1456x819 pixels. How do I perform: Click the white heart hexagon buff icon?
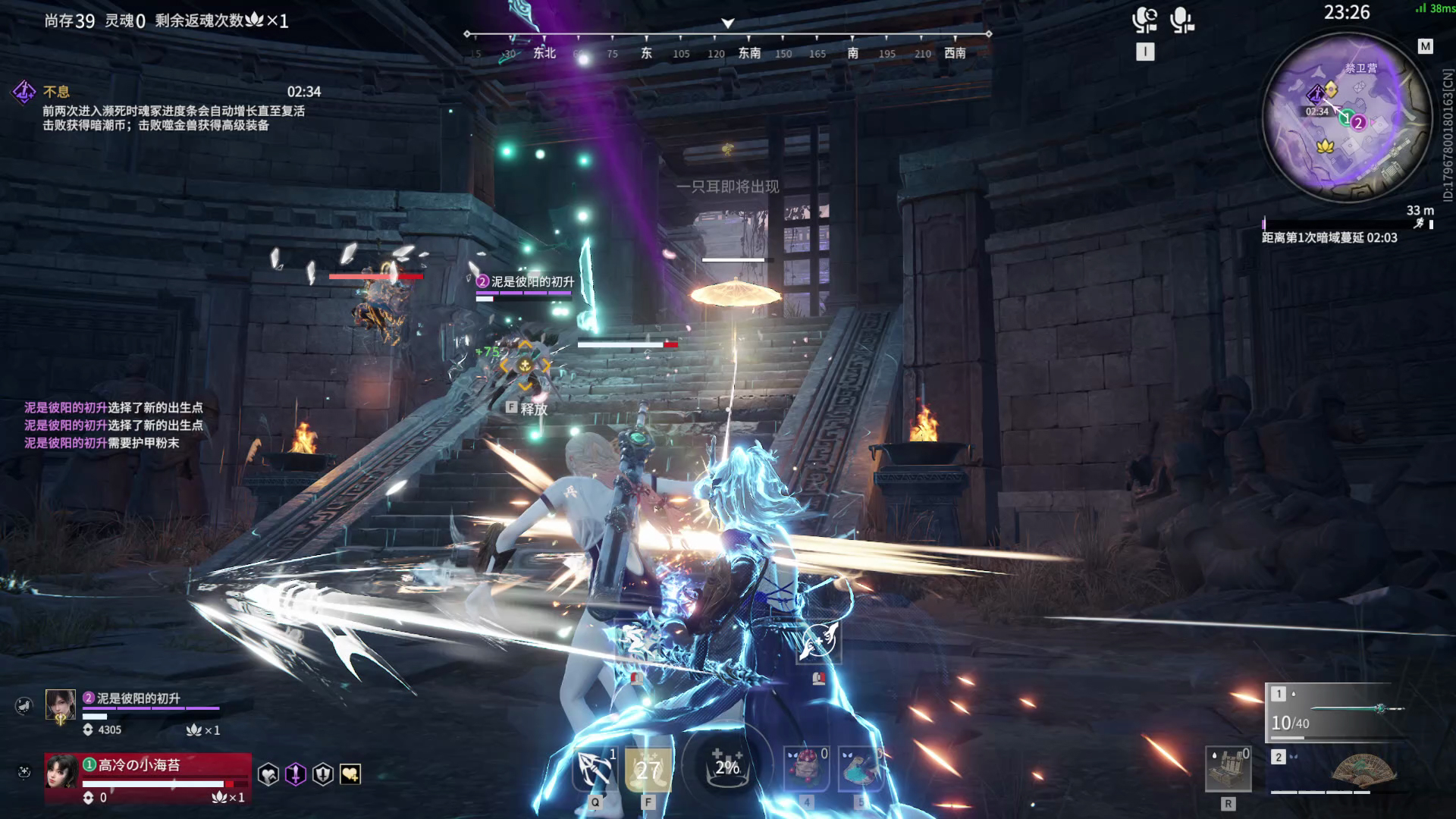click(x=268, y=774)
